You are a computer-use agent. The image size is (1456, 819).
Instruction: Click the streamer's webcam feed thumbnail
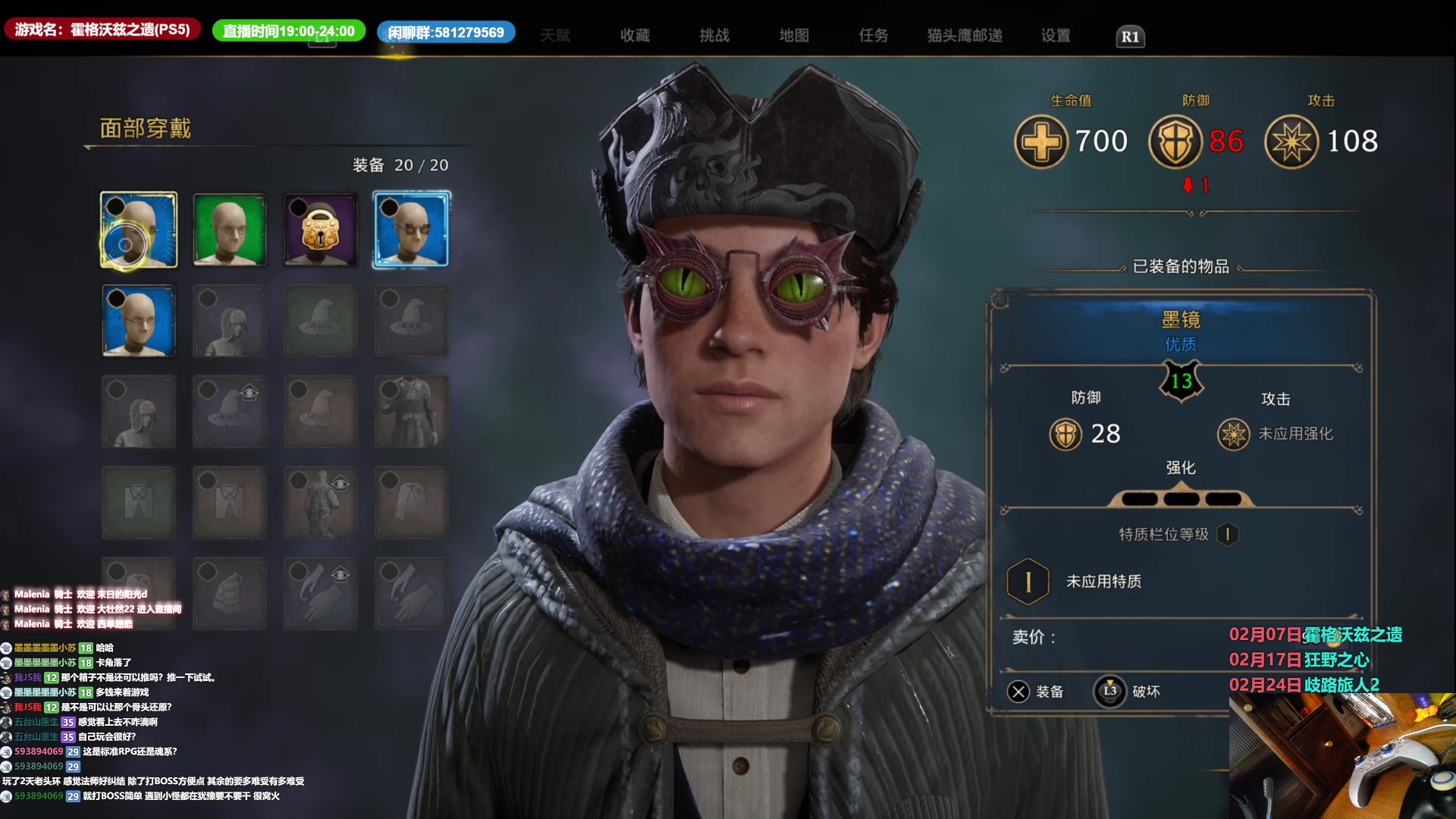tap(1342, 756)
